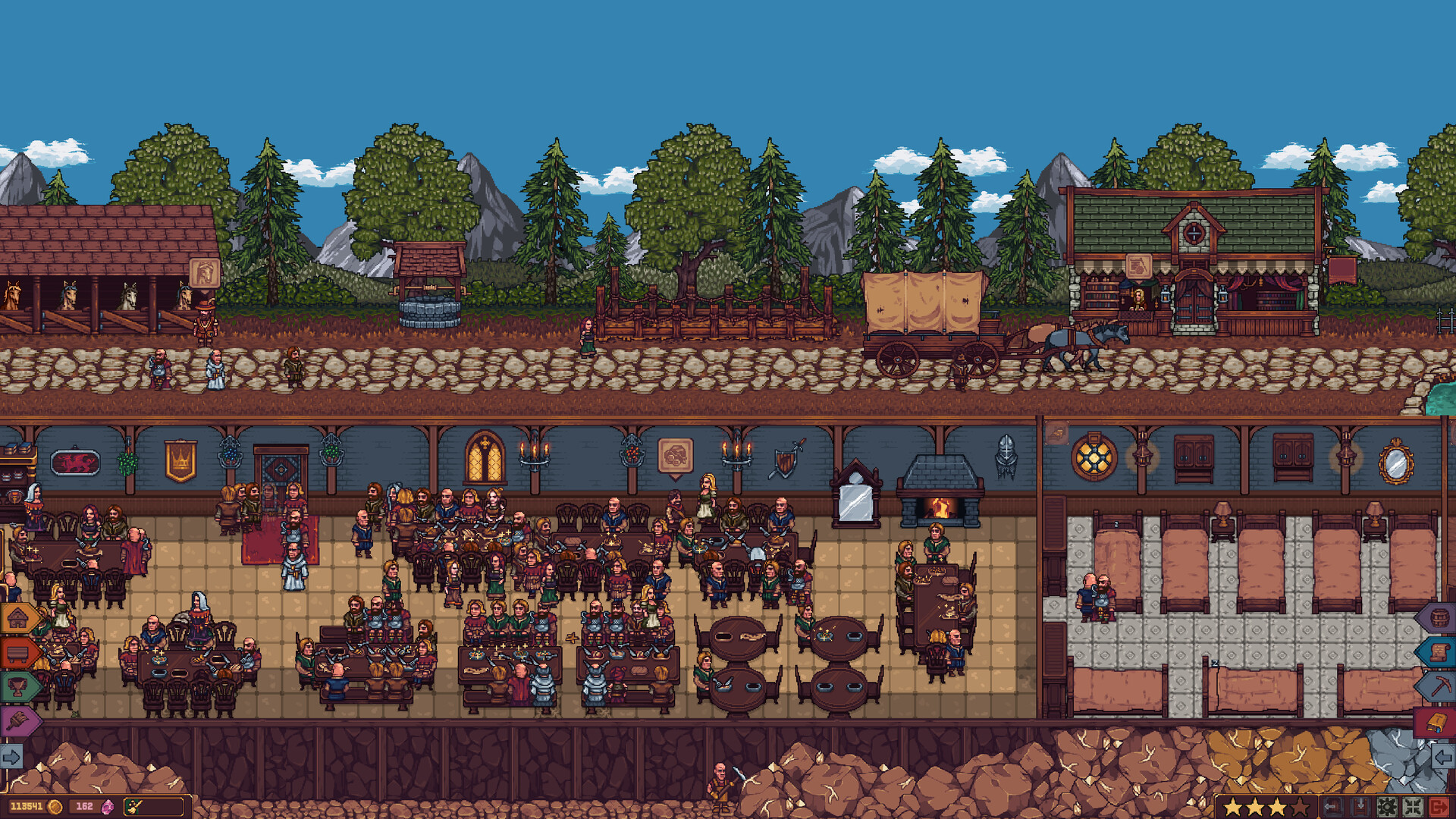Choose the purple paintbrush decoration tab
The height and width of the screenshot is (819, 1456).
click(x=18, y=722)
